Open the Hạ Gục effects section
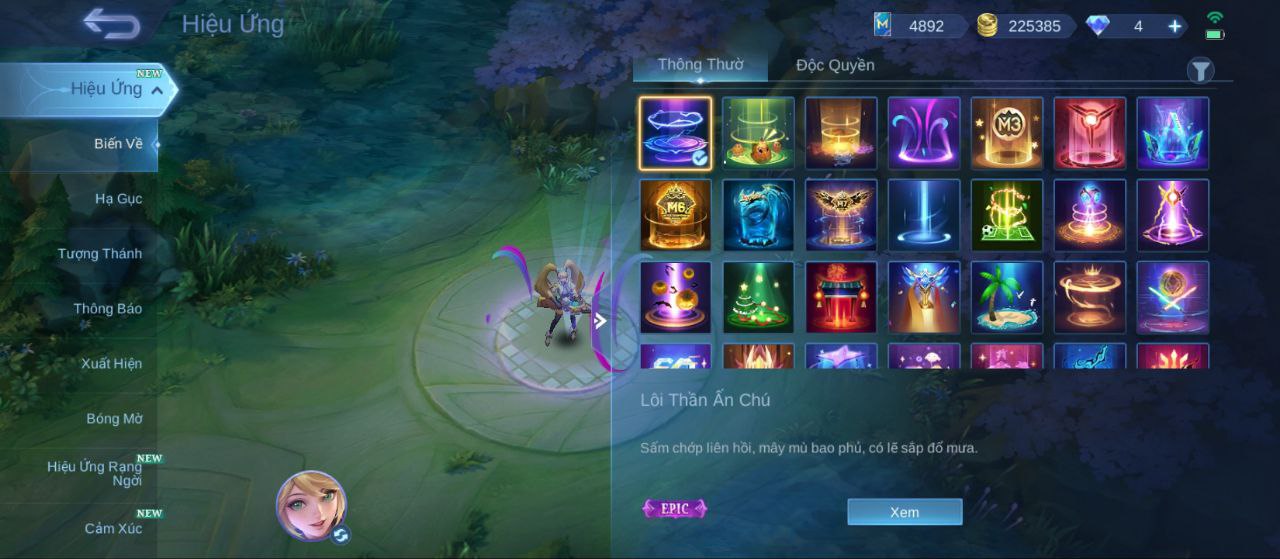 pos(118,199)
